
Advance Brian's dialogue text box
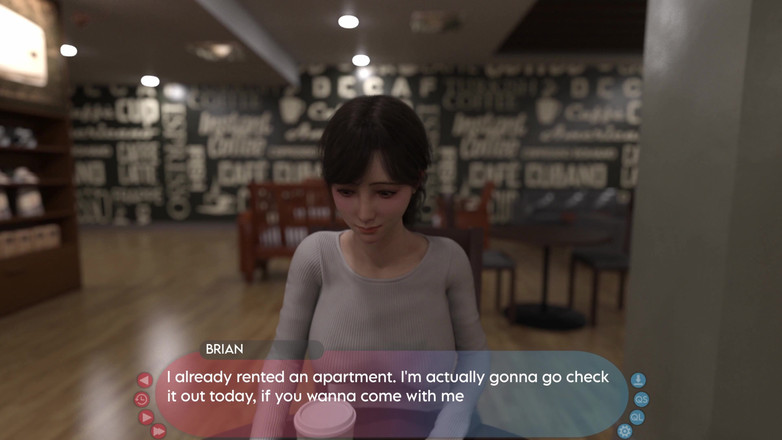click(390, 388)
